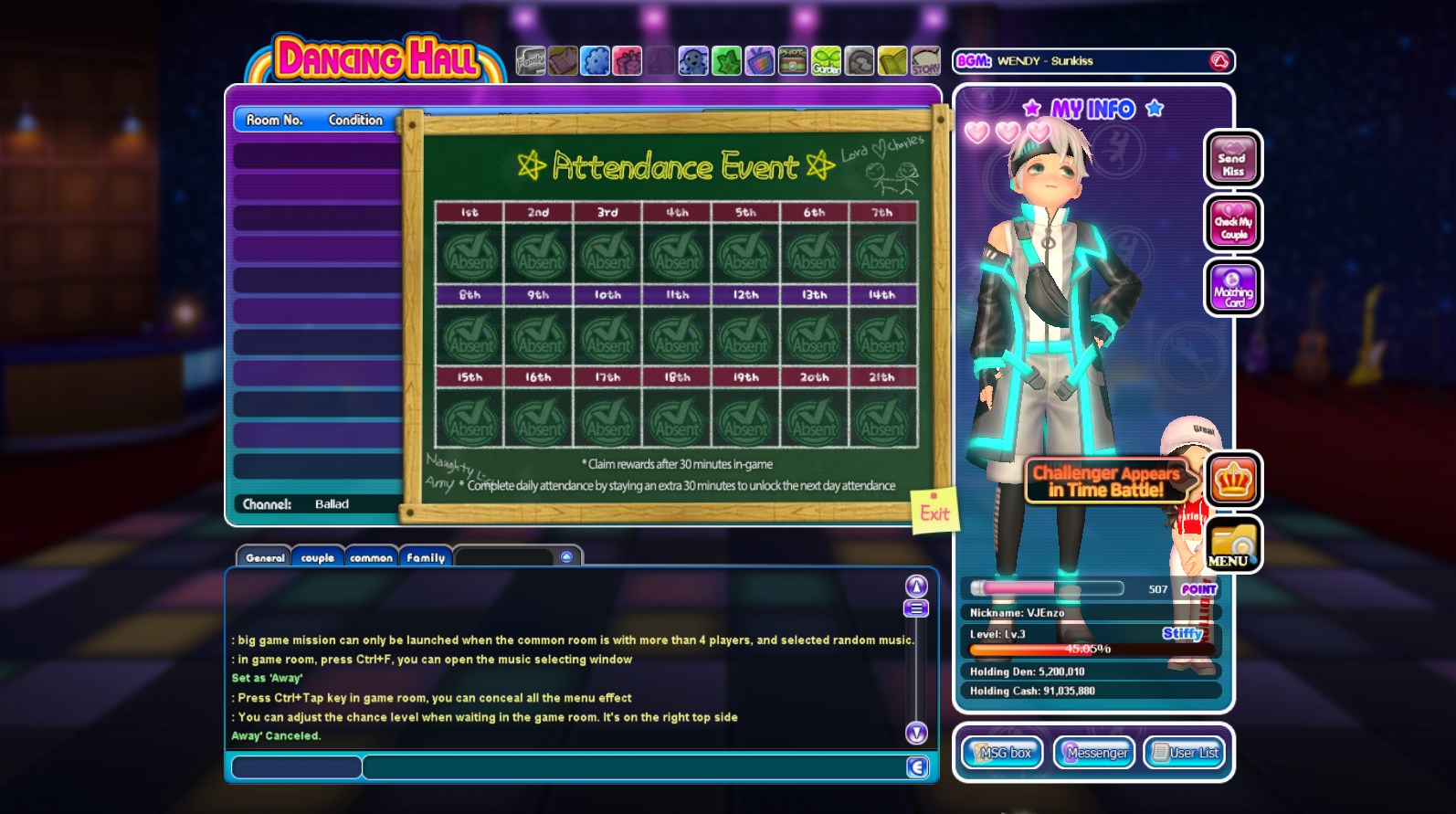Click the red BGM music button
1456x814 pixels.
(x=1219, y=61)
